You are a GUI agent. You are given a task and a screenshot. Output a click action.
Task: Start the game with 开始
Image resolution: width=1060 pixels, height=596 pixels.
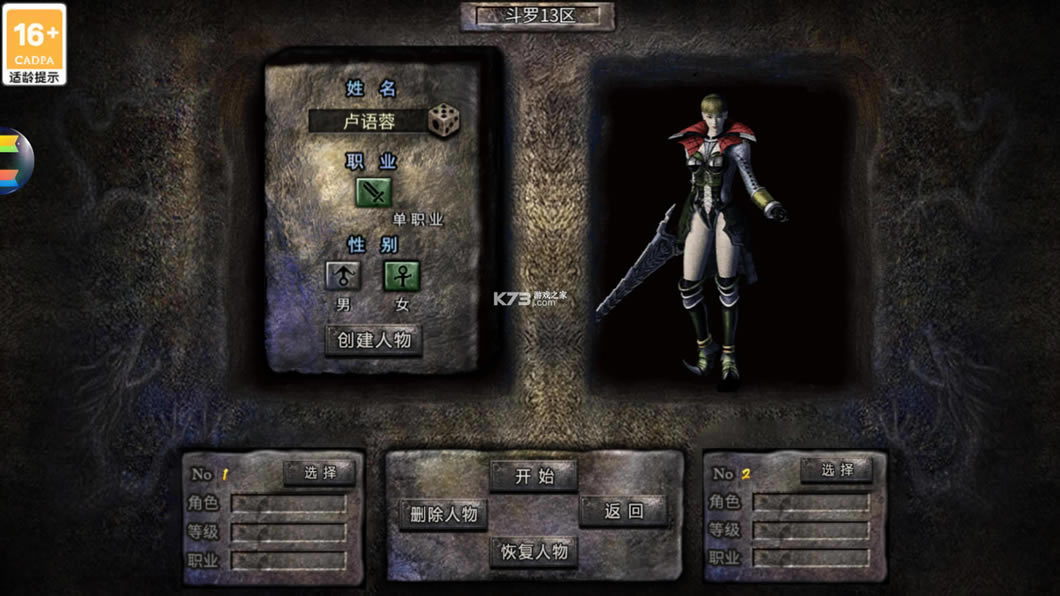534,476
